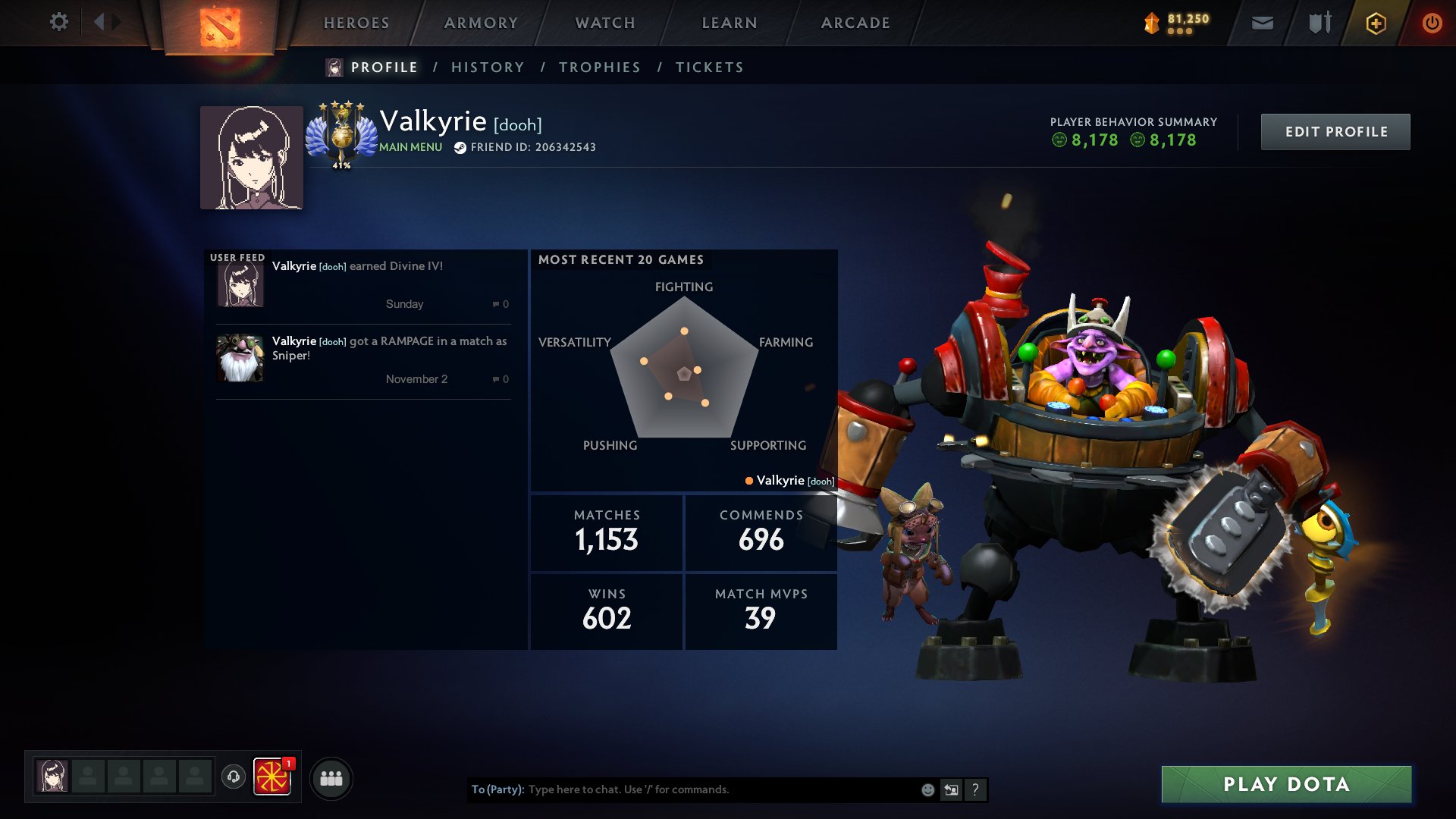Click the armory shield and sword icon
The image size is (1456, 819).
(x=1318, y=23)
